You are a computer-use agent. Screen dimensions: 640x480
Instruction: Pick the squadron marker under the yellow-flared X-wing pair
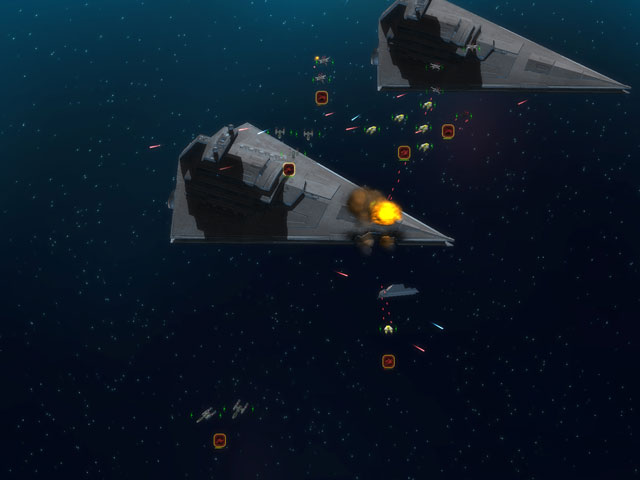[322, 97]
